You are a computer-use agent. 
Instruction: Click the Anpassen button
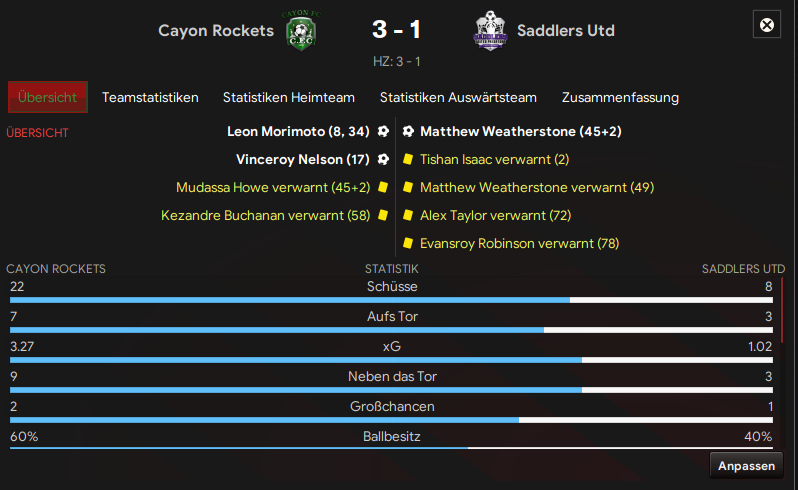746,466
